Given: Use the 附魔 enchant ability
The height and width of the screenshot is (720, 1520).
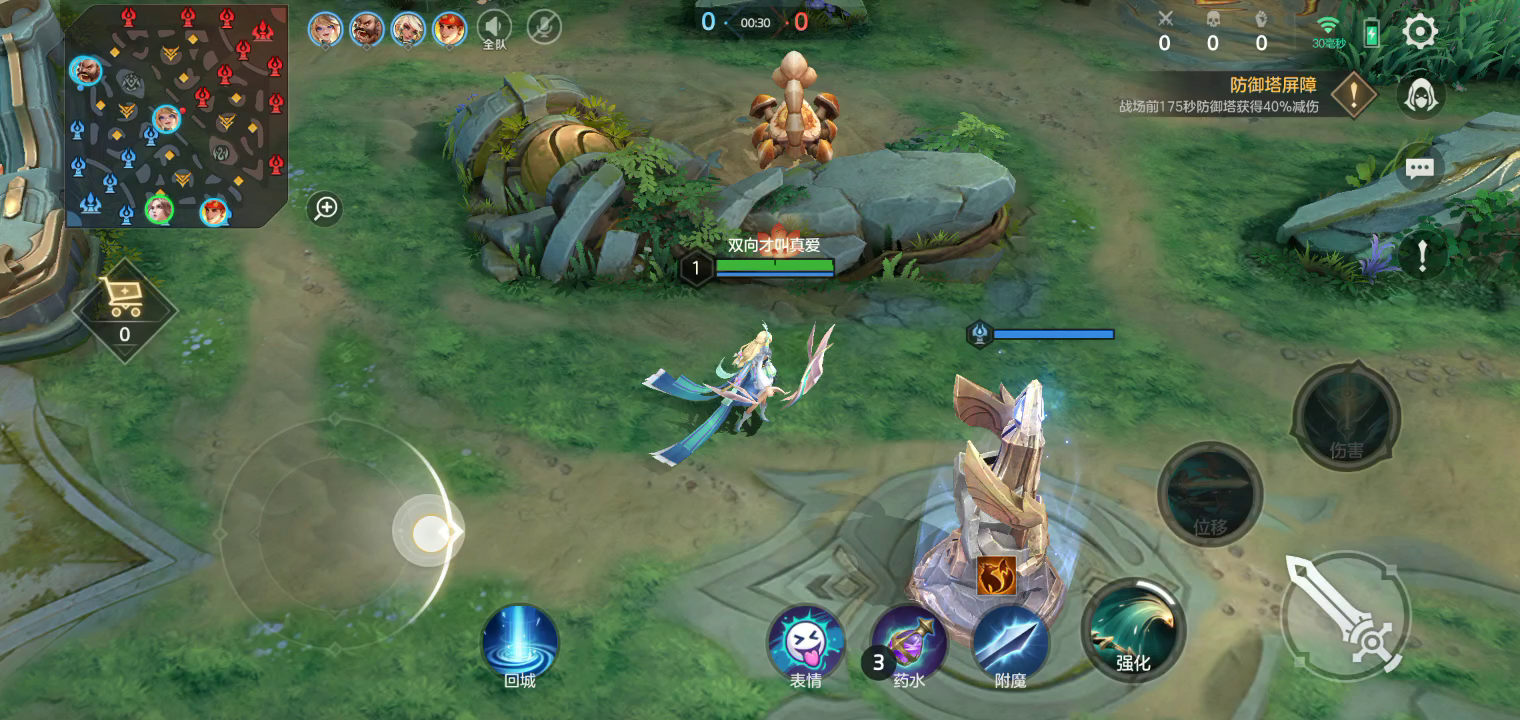Looking at the screenshot, I should point(1010,645).
